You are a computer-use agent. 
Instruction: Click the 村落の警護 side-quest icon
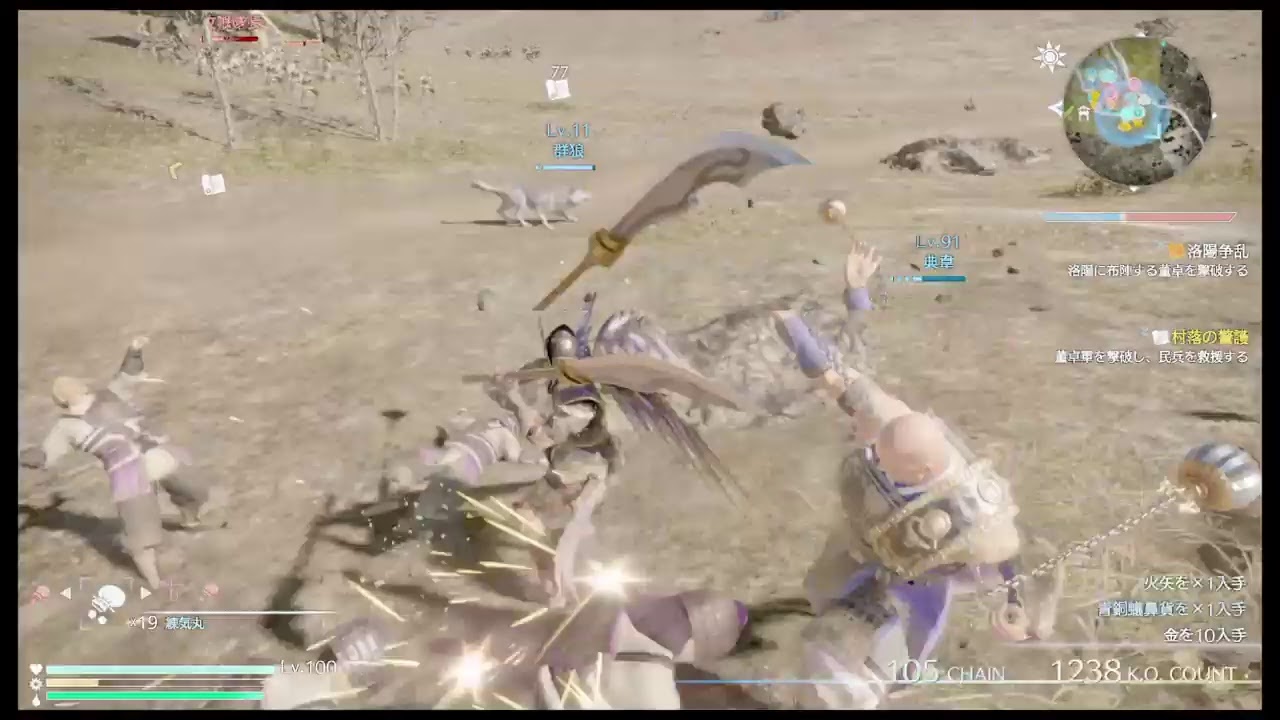tap(1160, 338)
